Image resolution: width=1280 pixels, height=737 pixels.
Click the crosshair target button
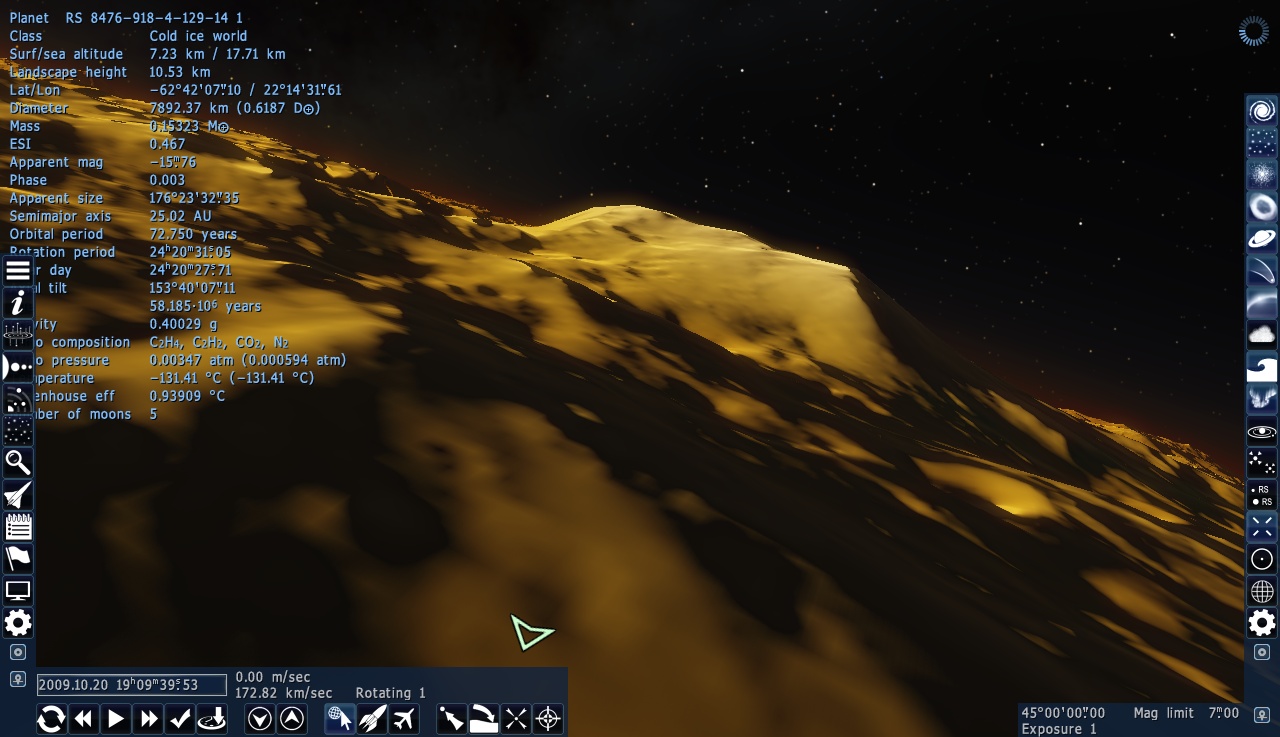[x=548, y=718]
